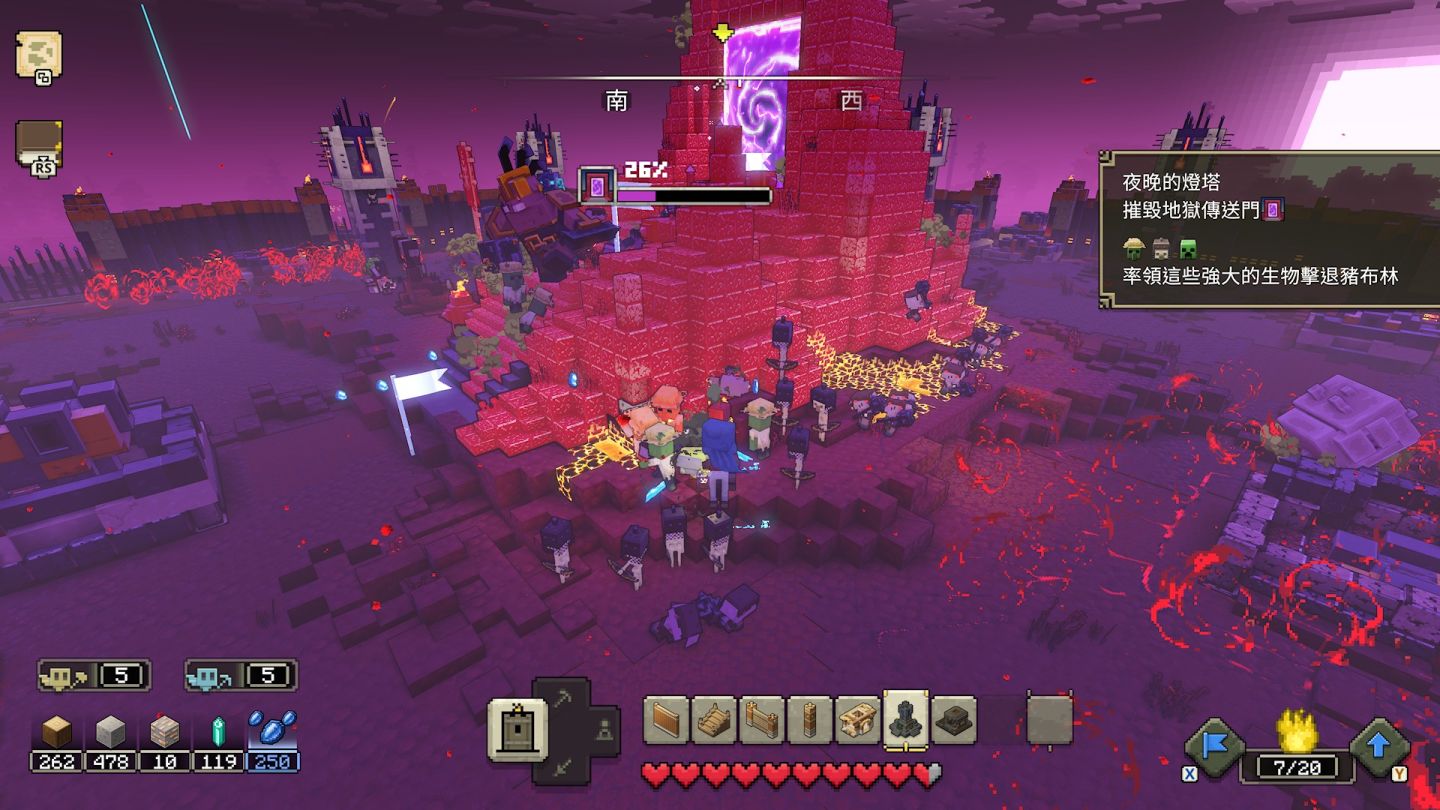The image size is (1440, 810).
Task: Choose the wooden gate build slot
Action: coord(762,720)
